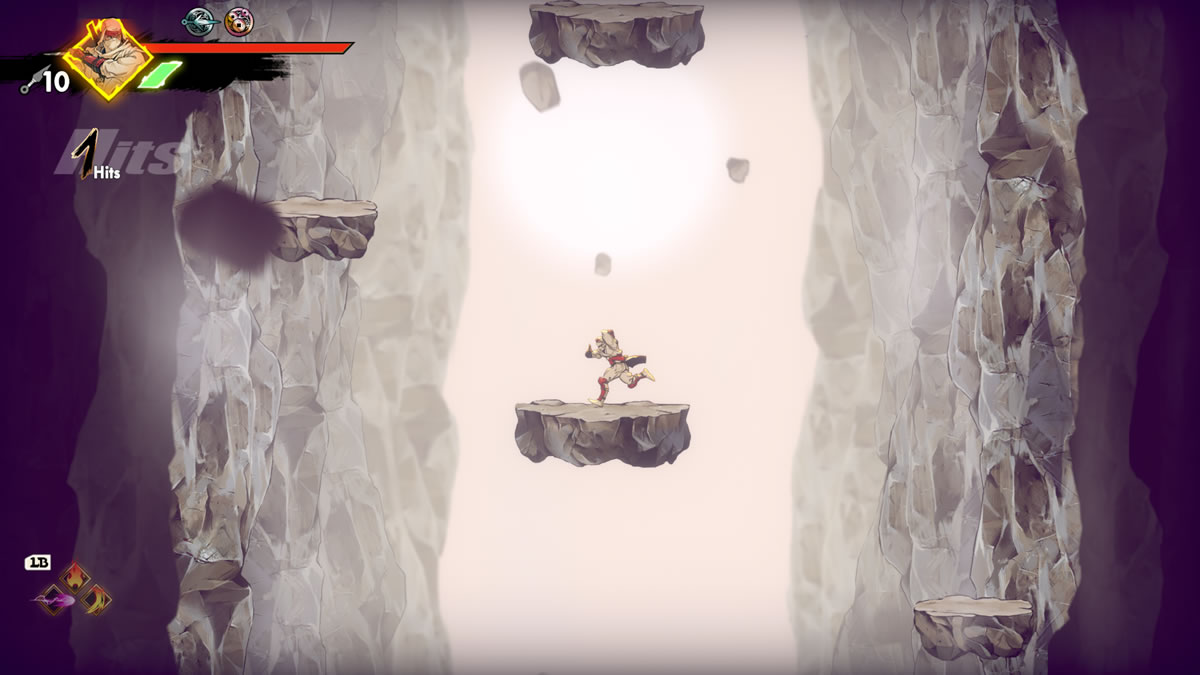This screenshot has width=1200, height=675.
Task: Select the pink and gold coin amulet icon
Action: [238, 21]
